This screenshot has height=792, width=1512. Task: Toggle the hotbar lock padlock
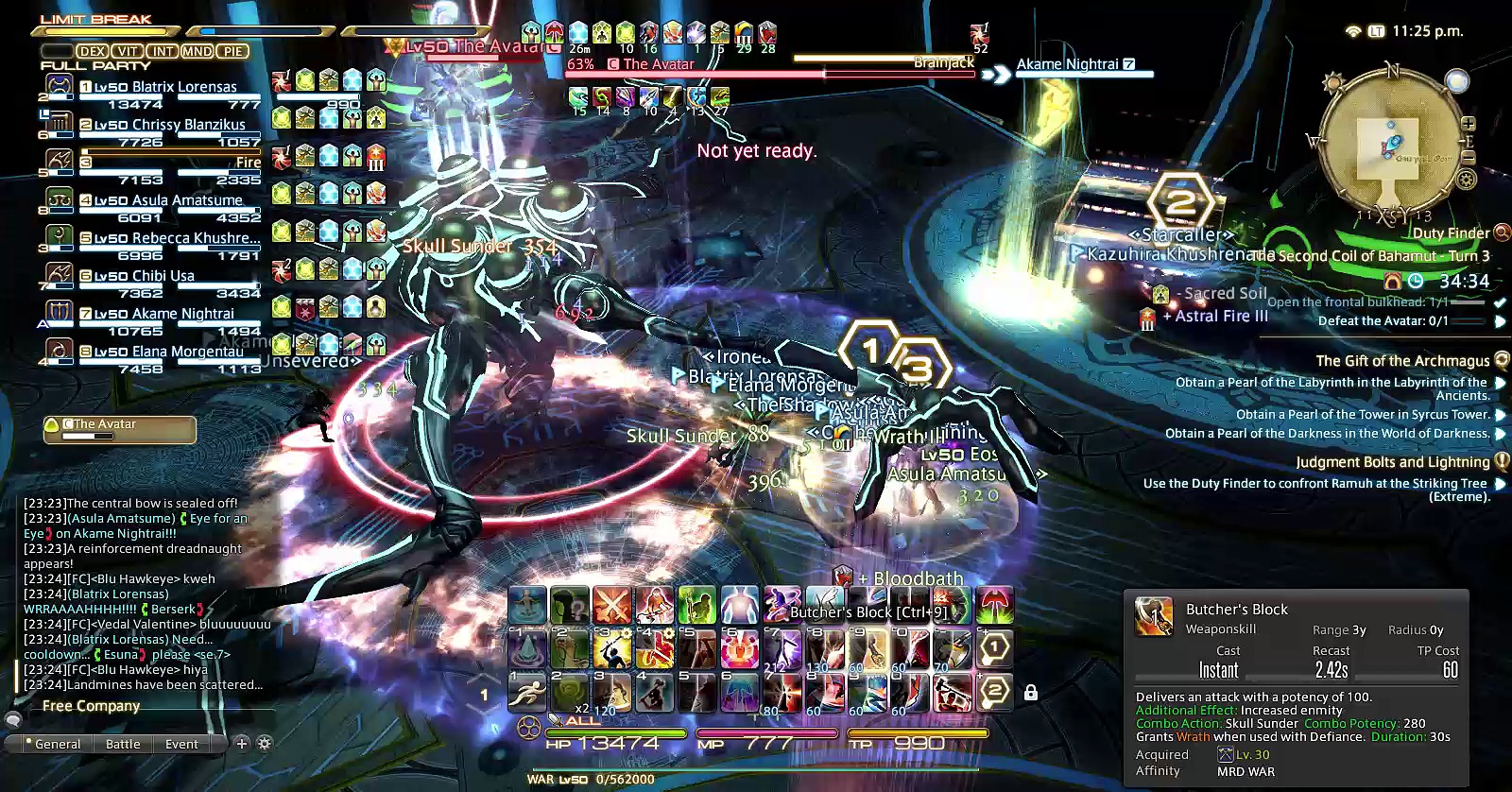(x=1031, y=693)
